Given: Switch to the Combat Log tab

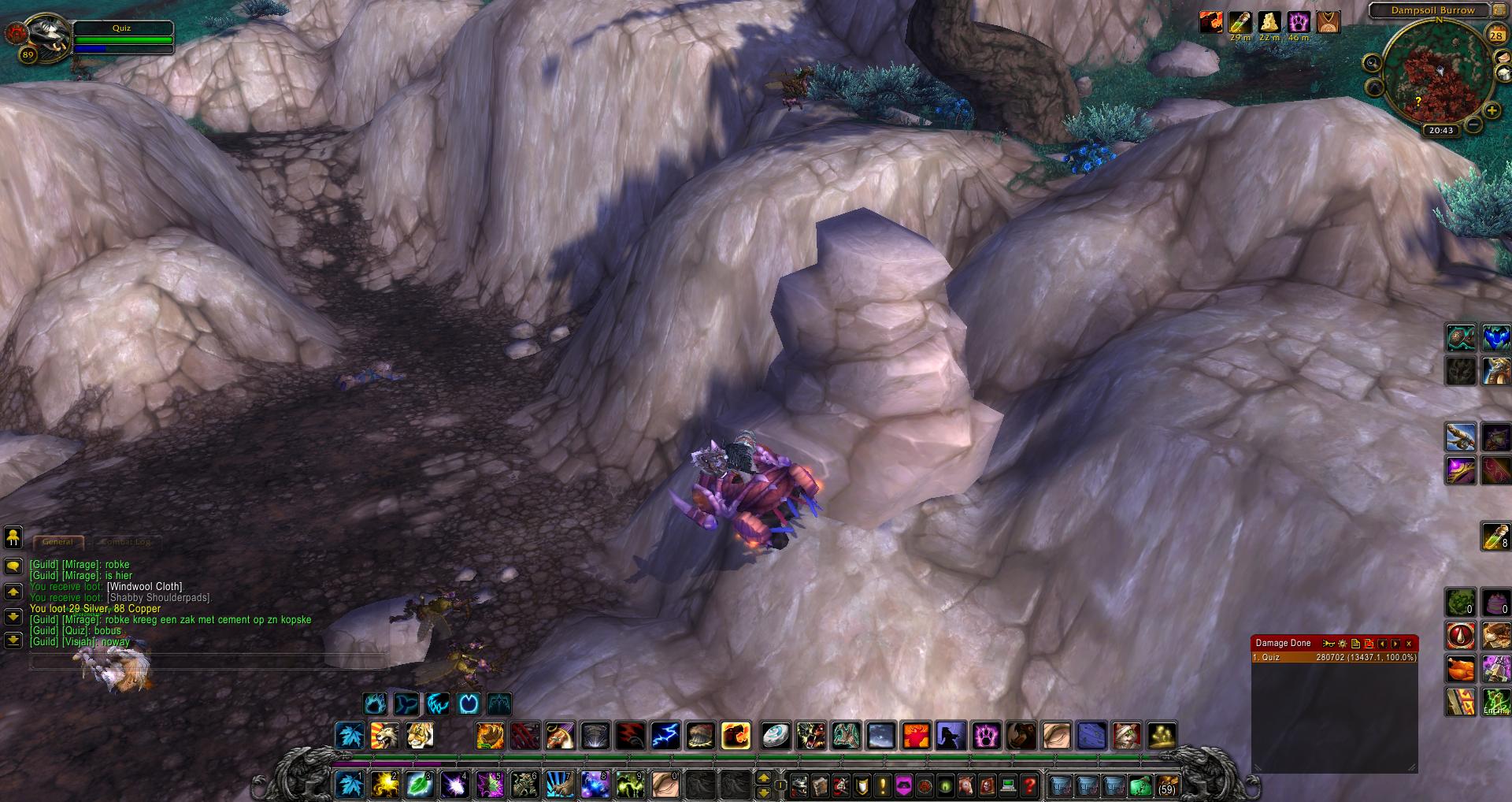Looking at the screenshot, I should click(125, 542).
